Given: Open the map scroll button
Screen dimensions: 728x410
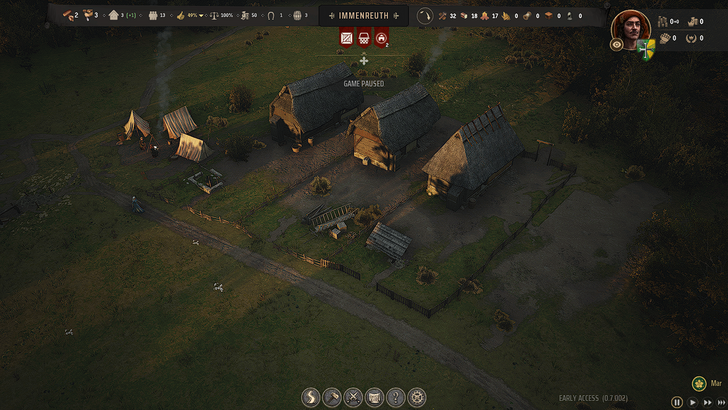Looking at the screenshot, I should click(374, 397).
